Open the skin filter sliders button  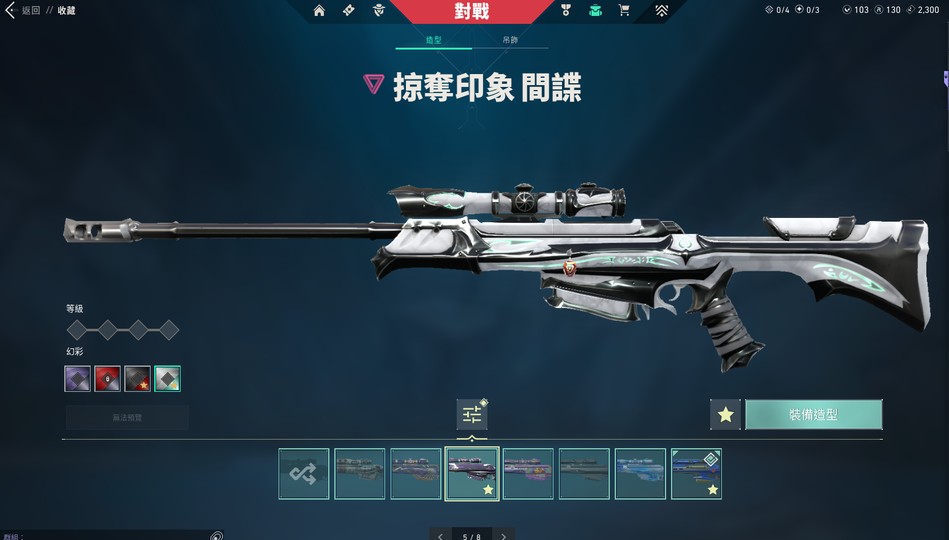[472, 415]
